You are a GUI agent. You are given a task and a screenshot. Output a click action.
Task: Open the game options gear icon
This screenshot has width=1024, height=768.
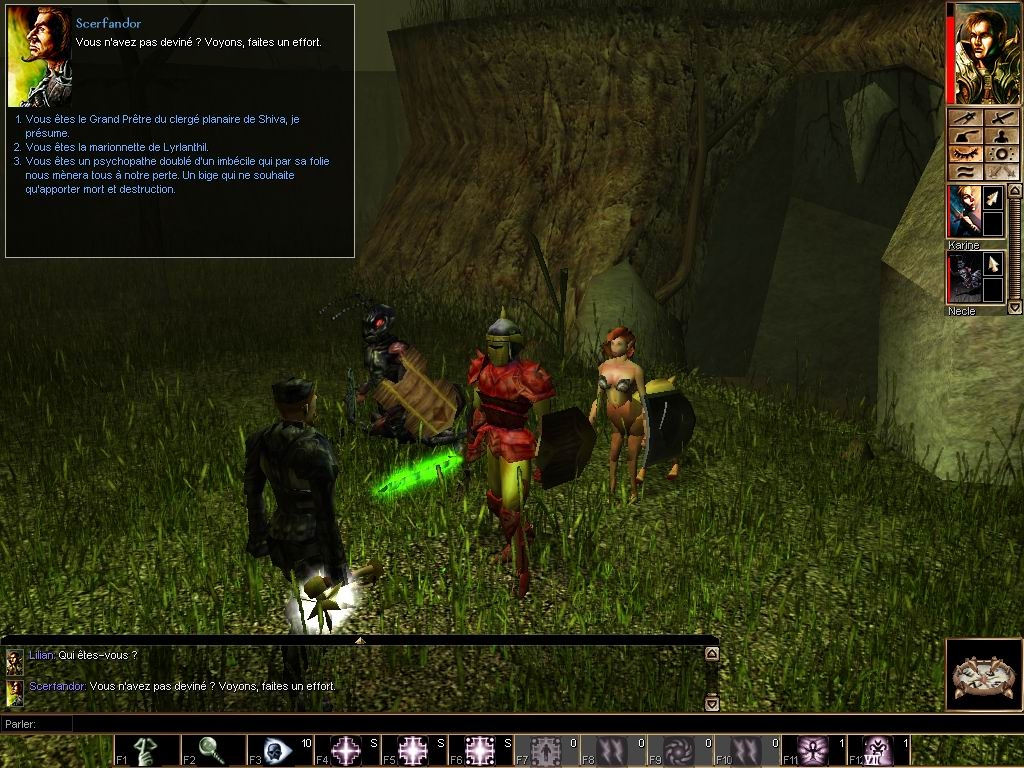[1002, 154]
